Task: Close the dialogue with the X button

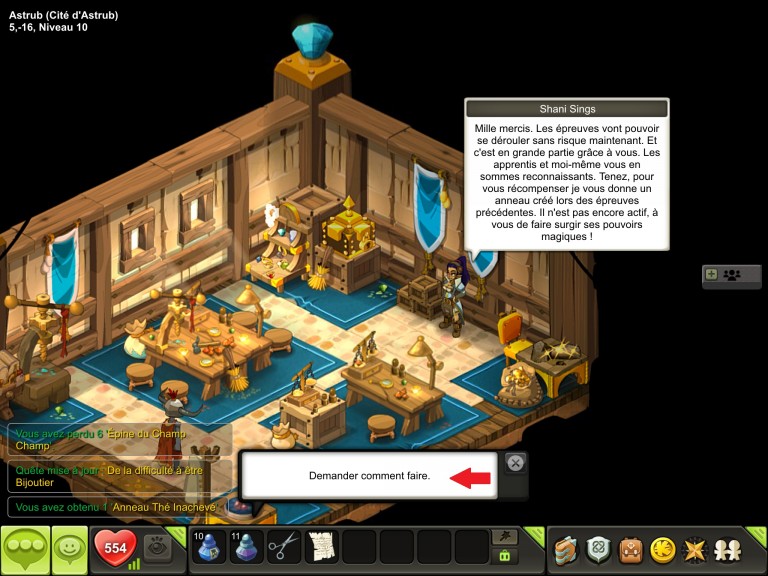Action: 515,462
